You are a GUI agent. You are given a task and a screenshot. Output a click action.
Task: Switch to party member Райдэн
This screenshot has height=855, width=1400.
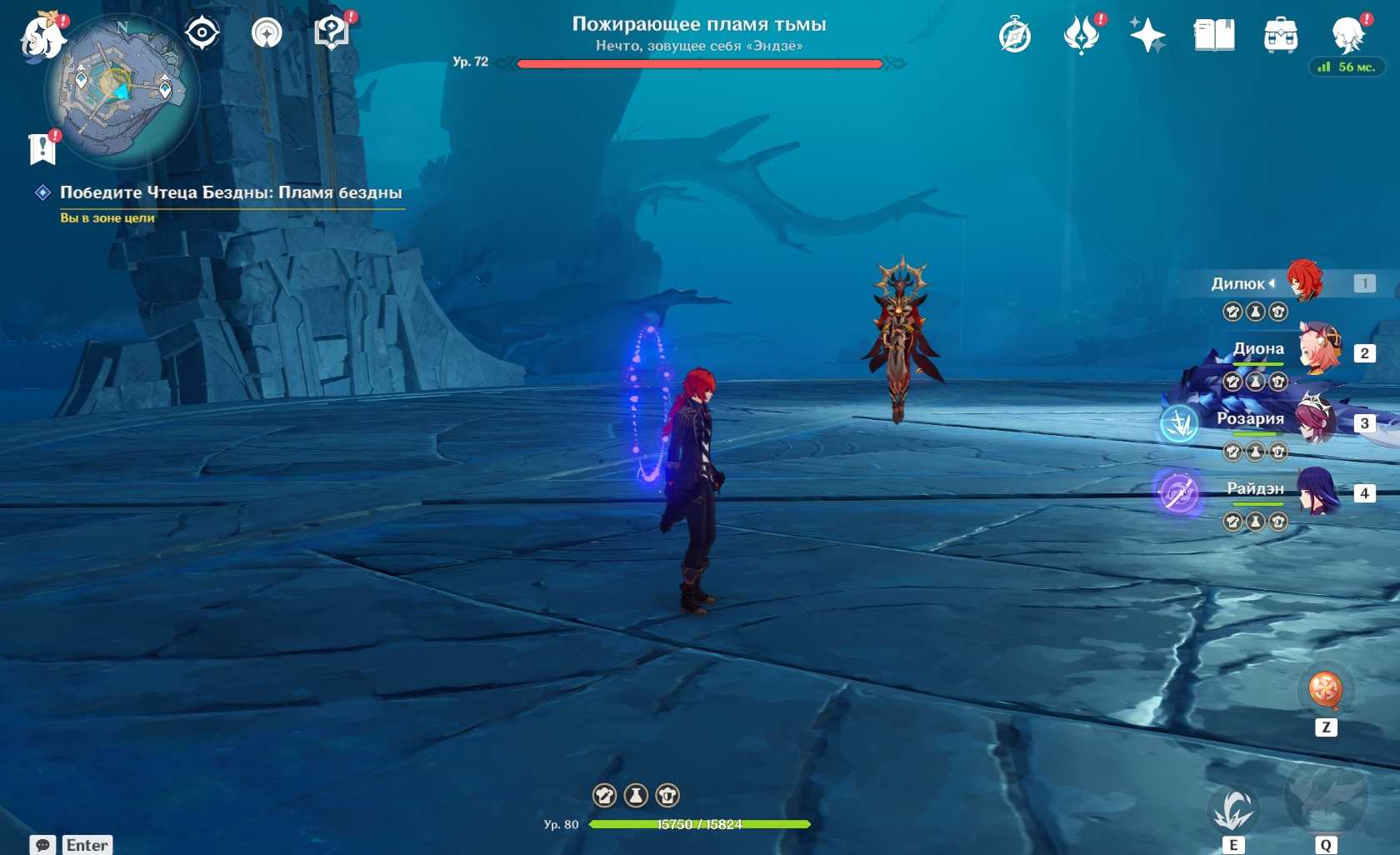pyautogui.click(x=1318, y=491)
